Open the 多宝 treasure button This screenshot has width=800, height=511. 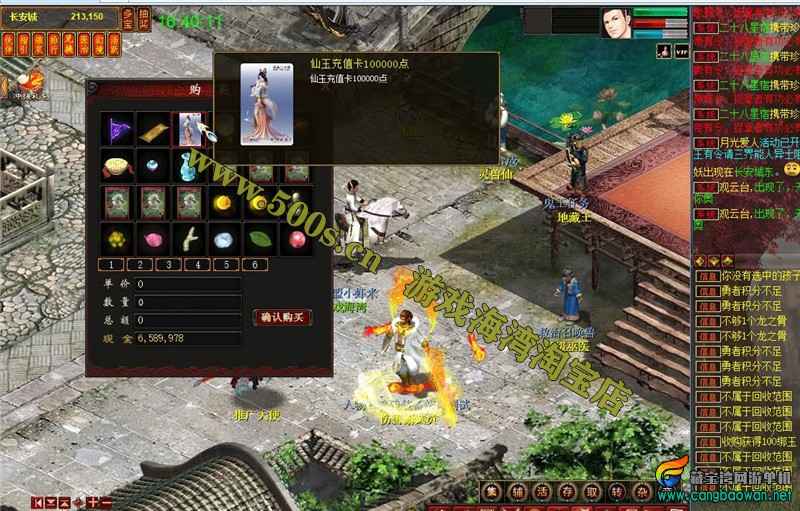click(127, 18)
